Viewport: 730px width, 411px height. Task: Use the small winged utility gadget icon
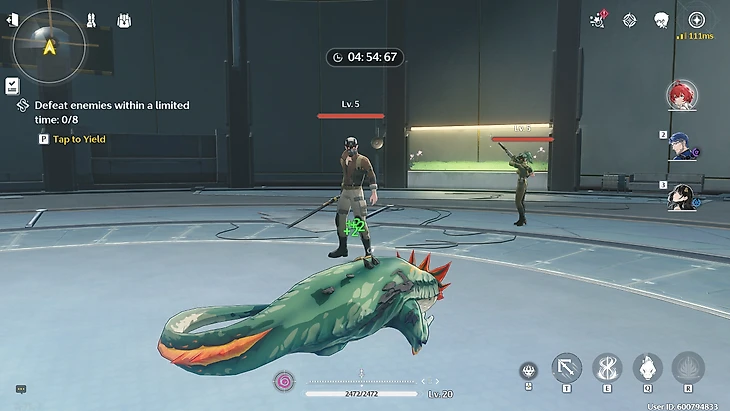pos(527,371)
